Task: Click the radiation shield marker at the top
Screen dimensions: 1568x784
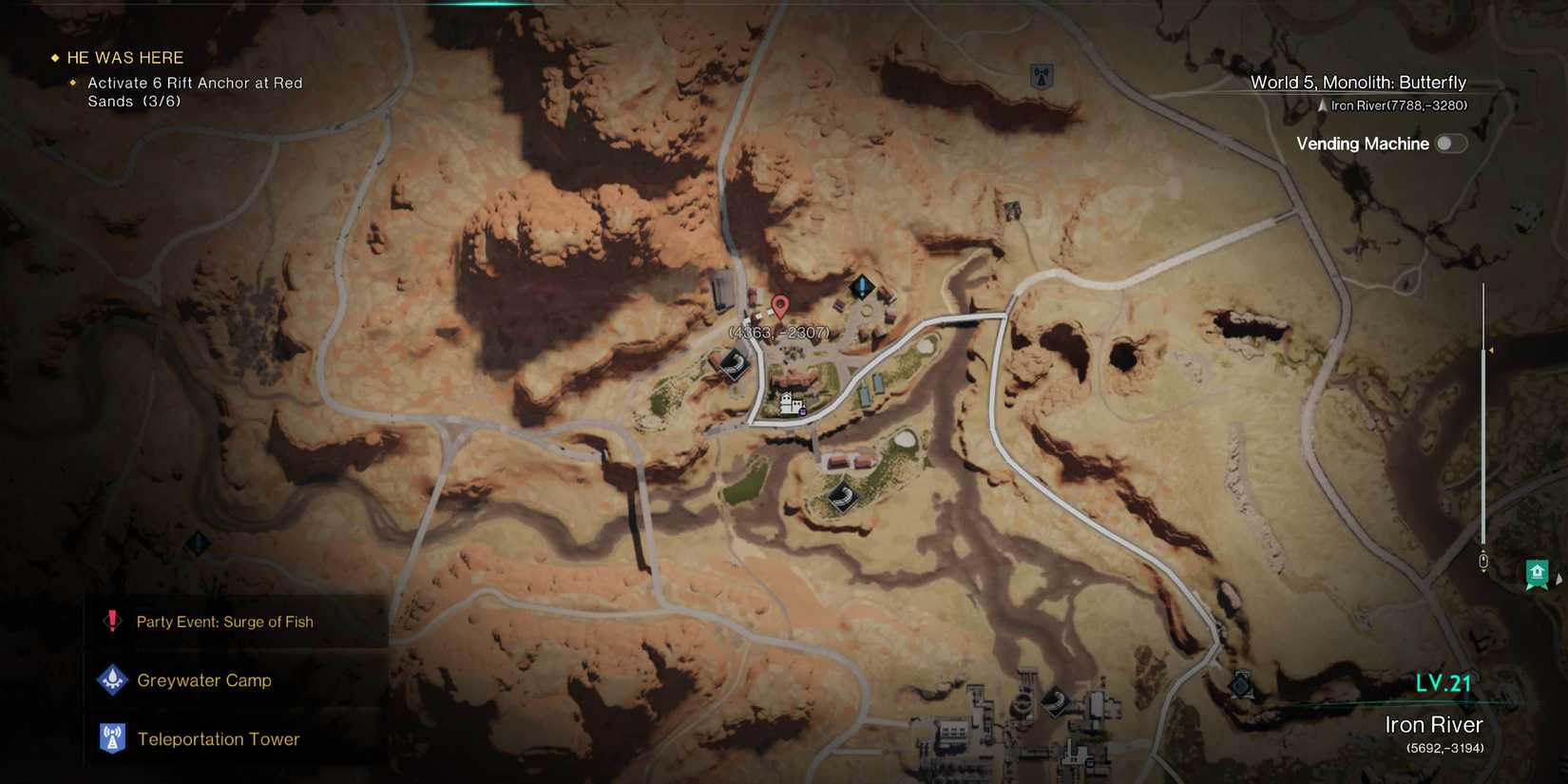Action: (x=1041, y=76)
